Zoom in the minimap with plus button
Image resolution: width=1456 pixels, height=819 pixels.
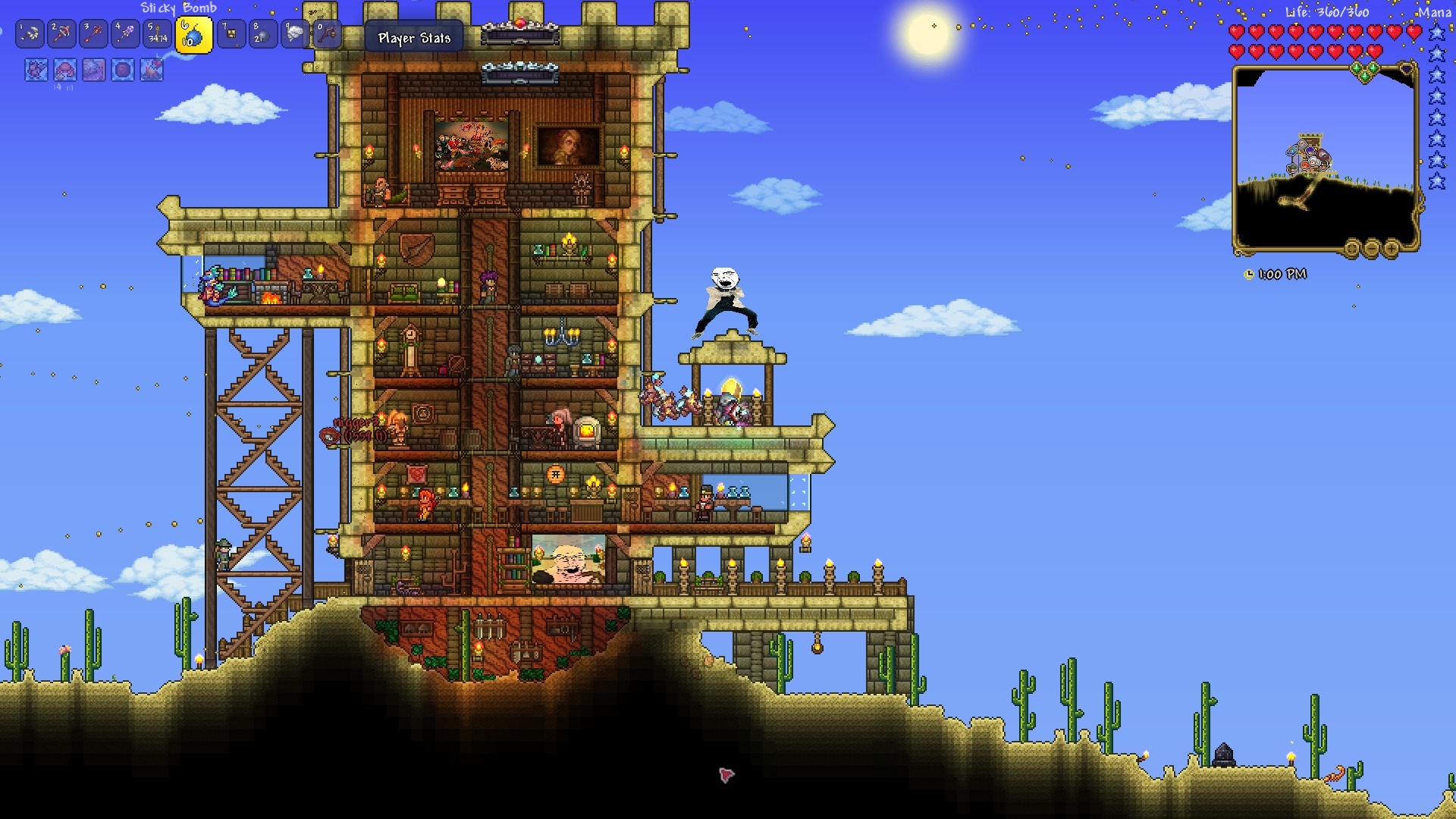[1391, 248]
